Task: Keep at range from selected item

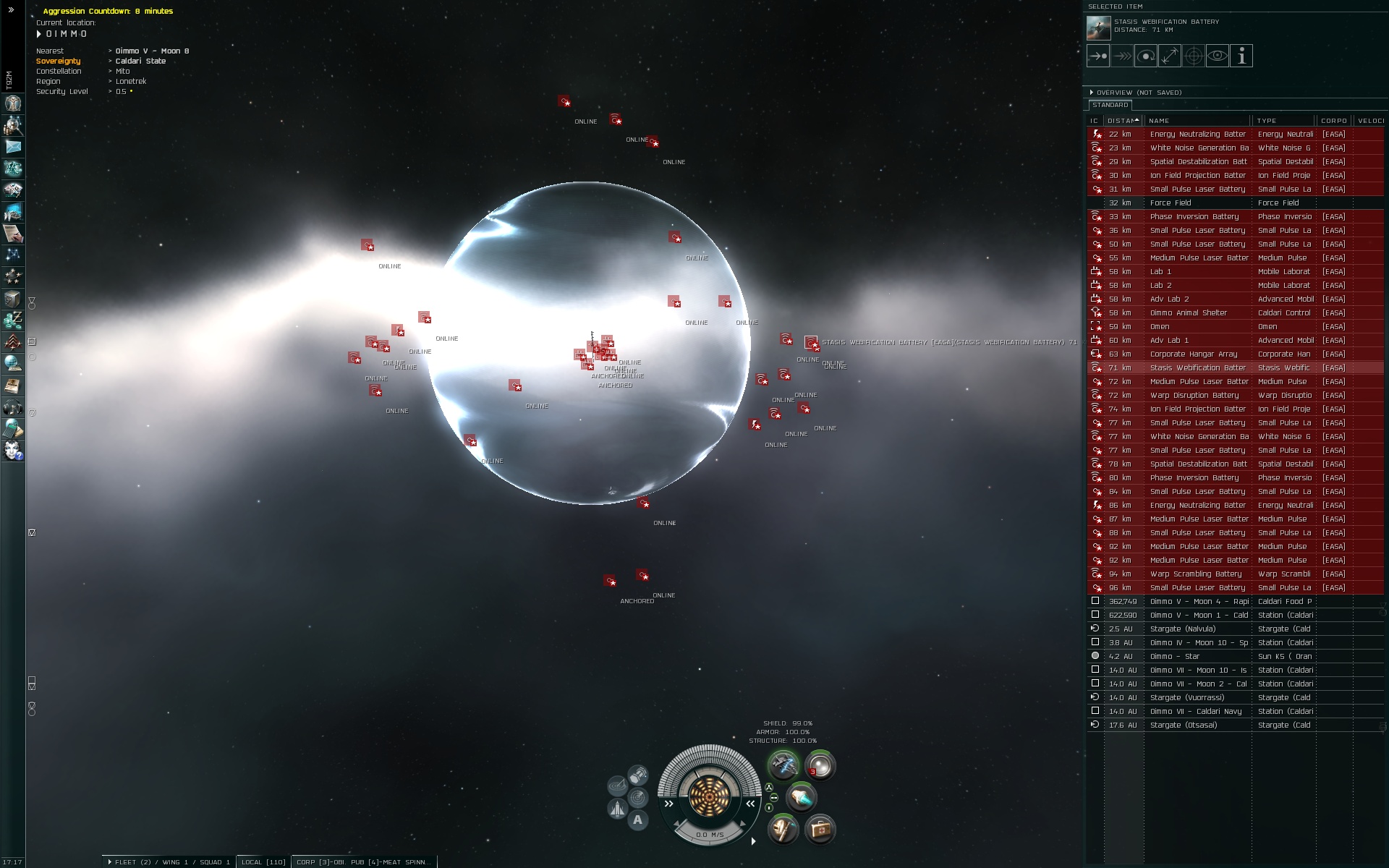Action: click(x=1169, y=56)
